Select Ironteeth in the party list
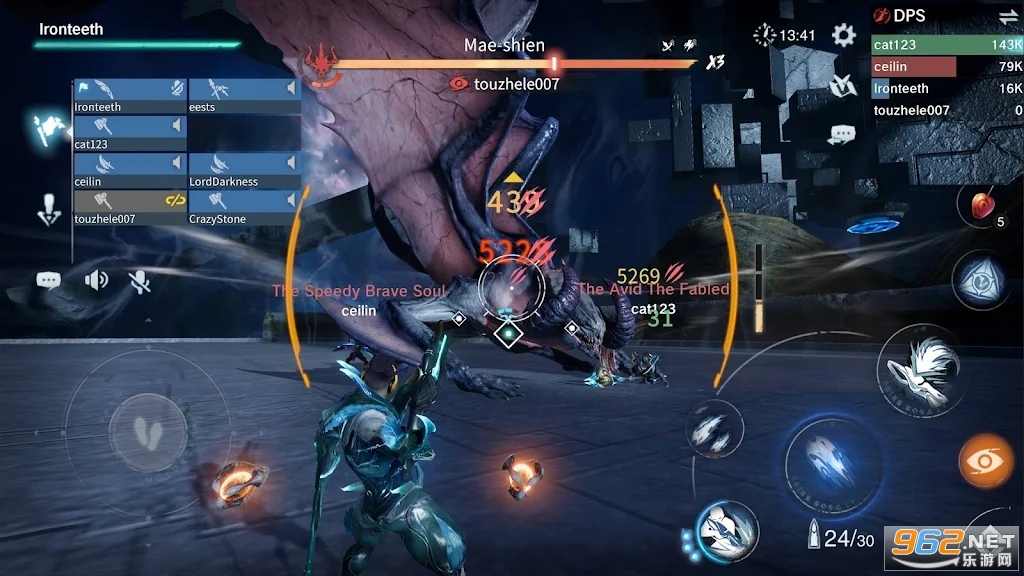Viewport: 1024px width, 576px height. pyautogui.click(x=131, y=97)
